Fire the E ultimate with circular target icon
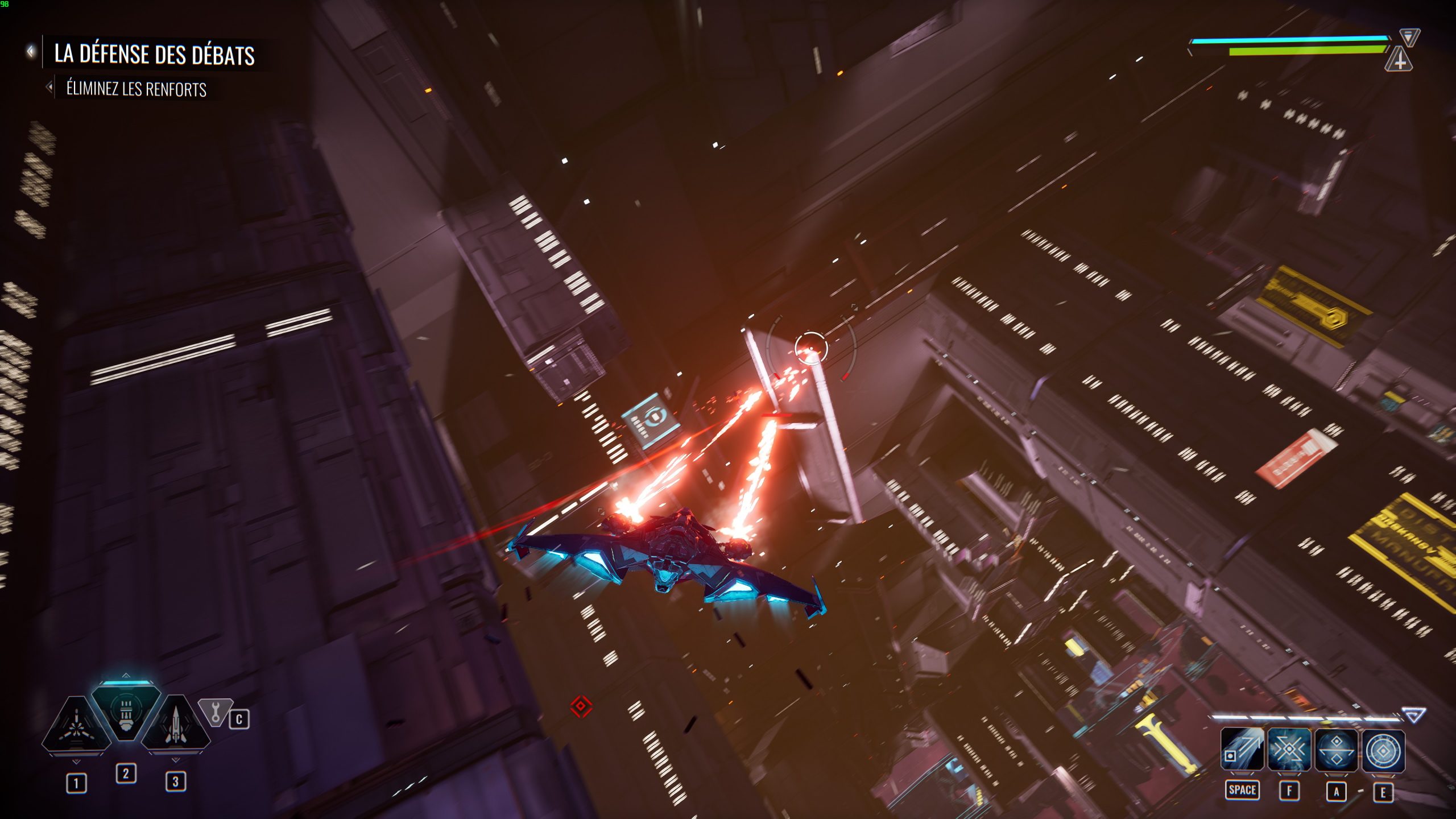 (x=1384, y=748)
